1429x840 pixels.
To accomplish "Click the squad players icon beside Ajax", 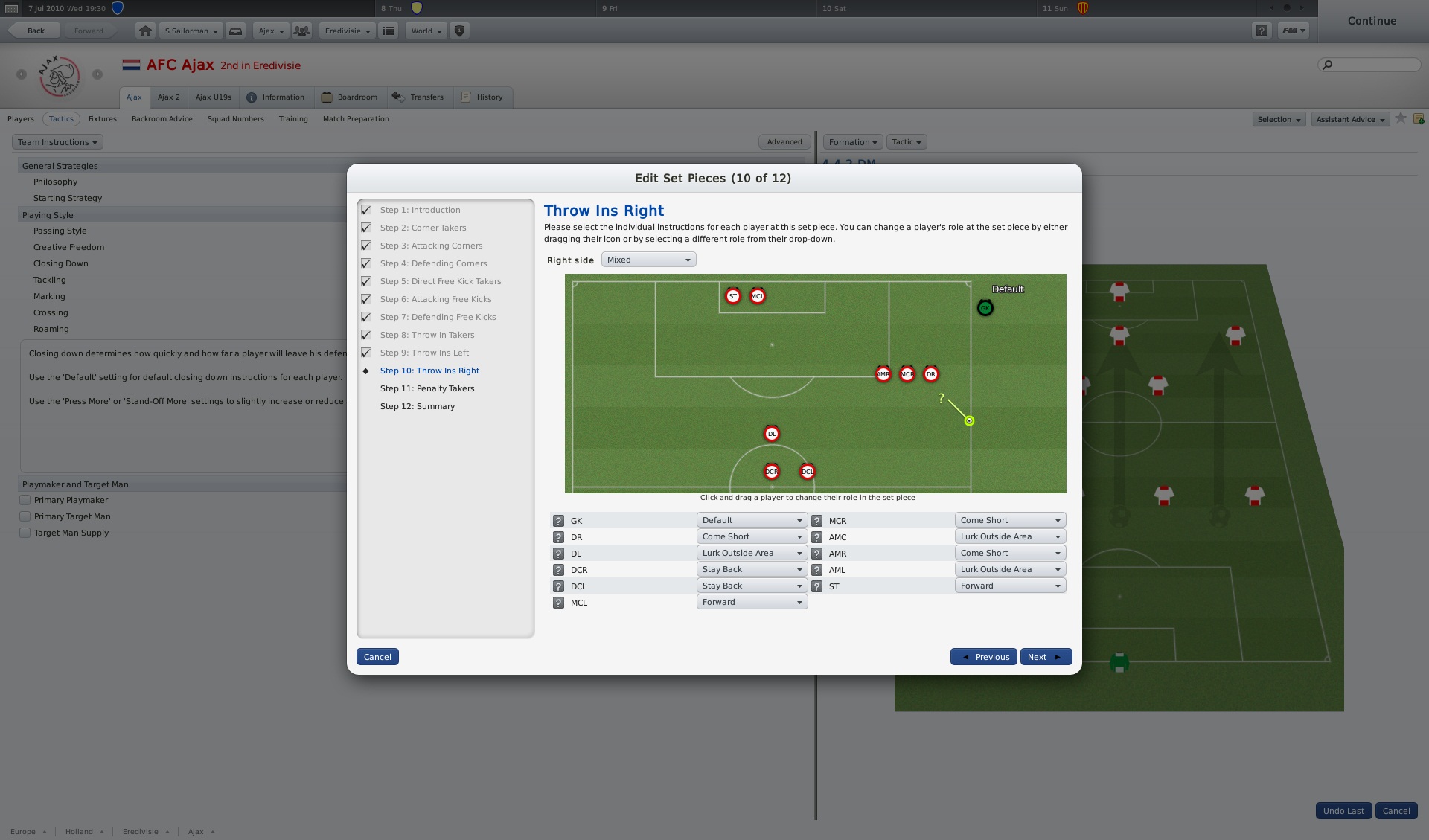I will [301, 31].
